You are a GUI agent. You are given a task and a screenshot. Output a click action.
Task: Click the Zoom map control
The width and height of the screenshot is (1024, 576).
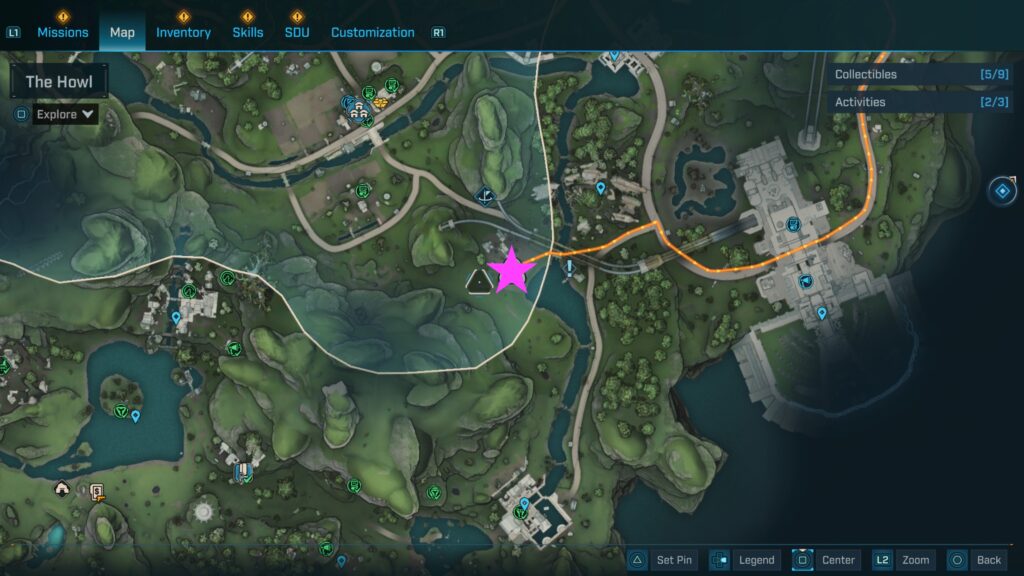coord(904,560)
